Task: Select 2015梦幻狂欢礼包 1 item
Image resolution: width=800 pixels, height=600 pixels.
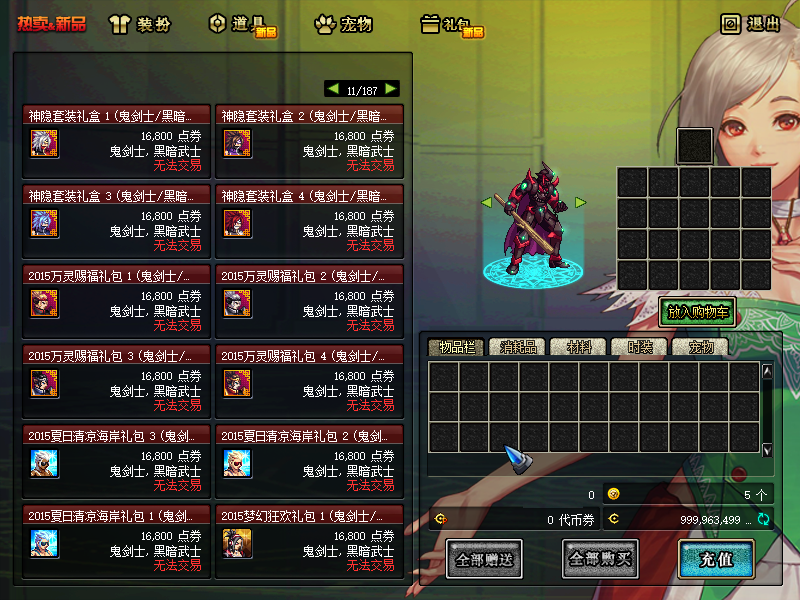Action: [309, 541]
